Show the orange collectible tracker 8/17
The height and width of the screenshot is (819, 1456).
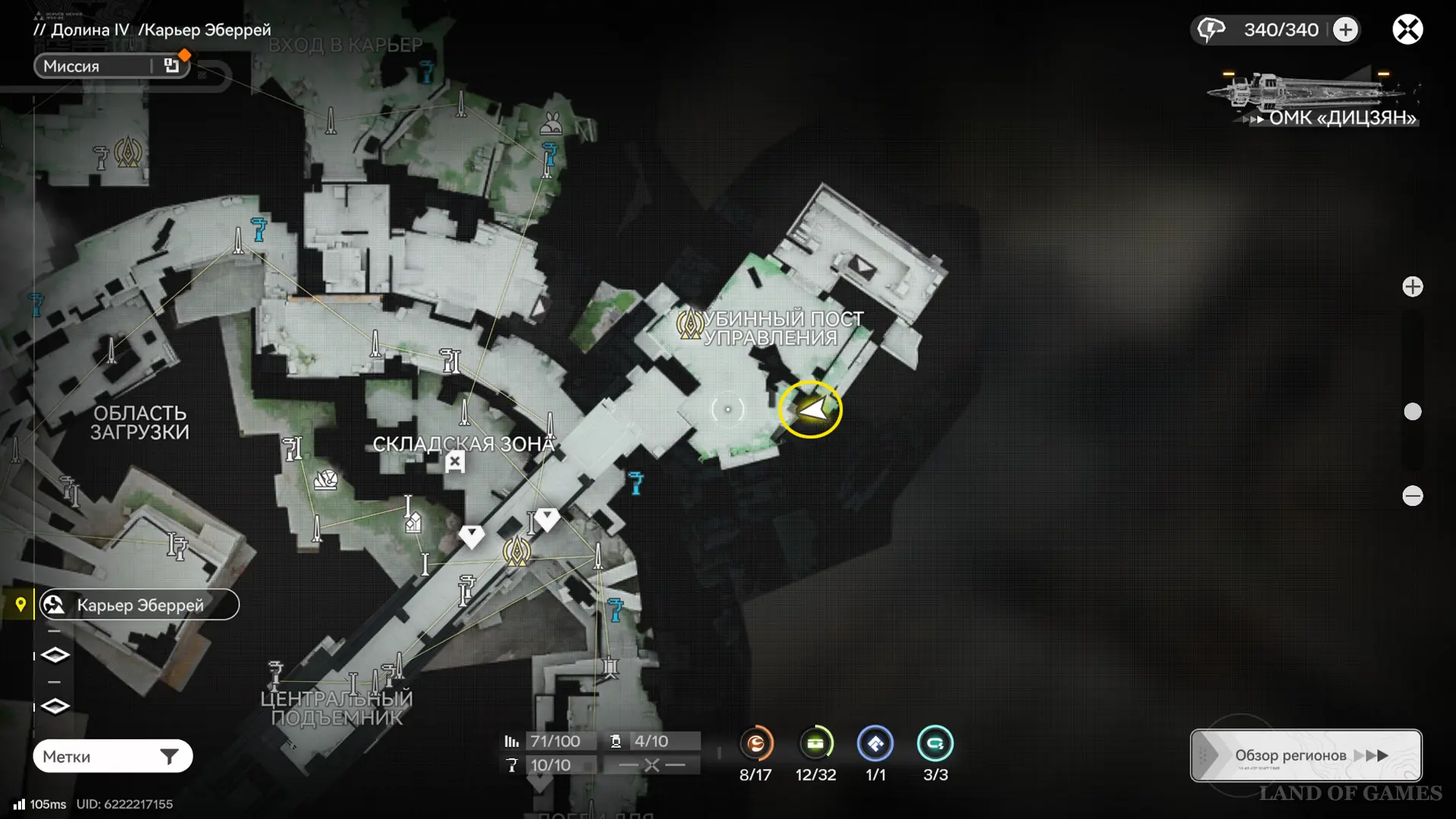pos(755,744)
